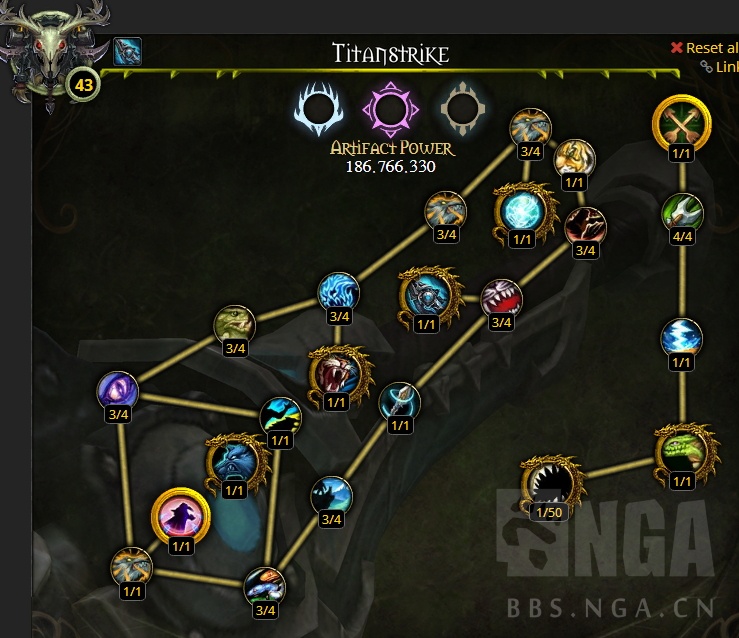The height and width of the screenshot is (638, 739).
Task: Select the yellow tiger 1/1 trait
Action: [574, 158]
